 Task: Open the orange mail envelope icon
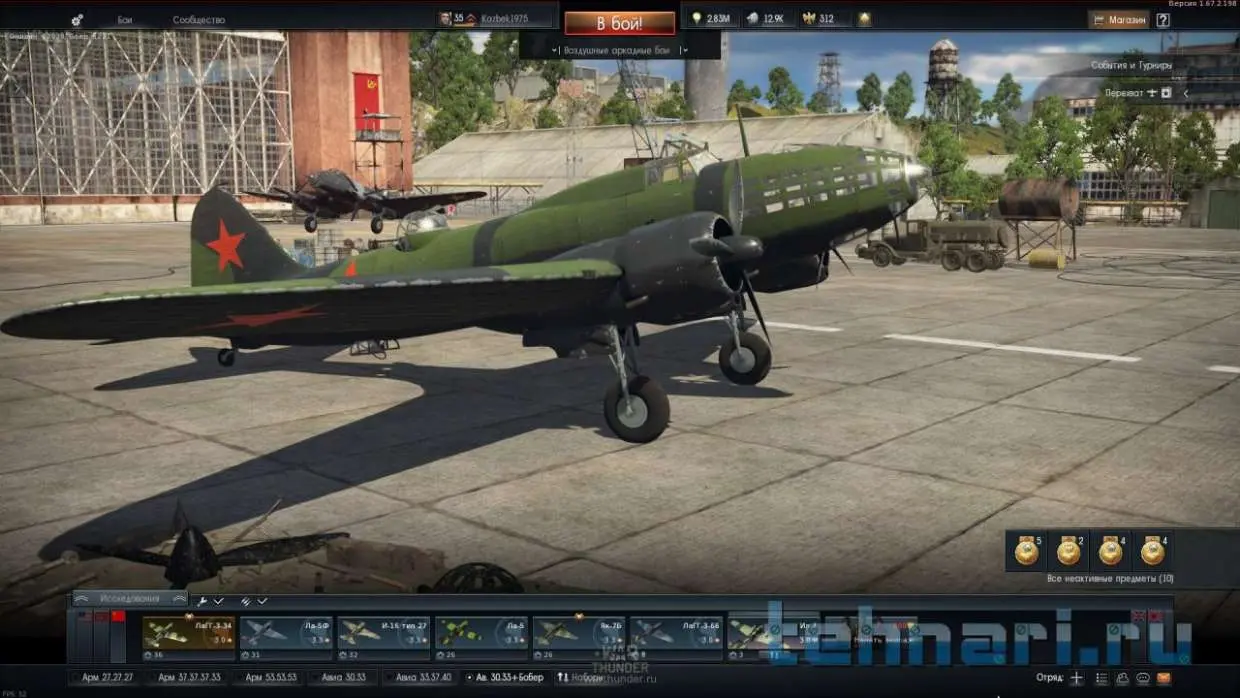pos(1164,677)
